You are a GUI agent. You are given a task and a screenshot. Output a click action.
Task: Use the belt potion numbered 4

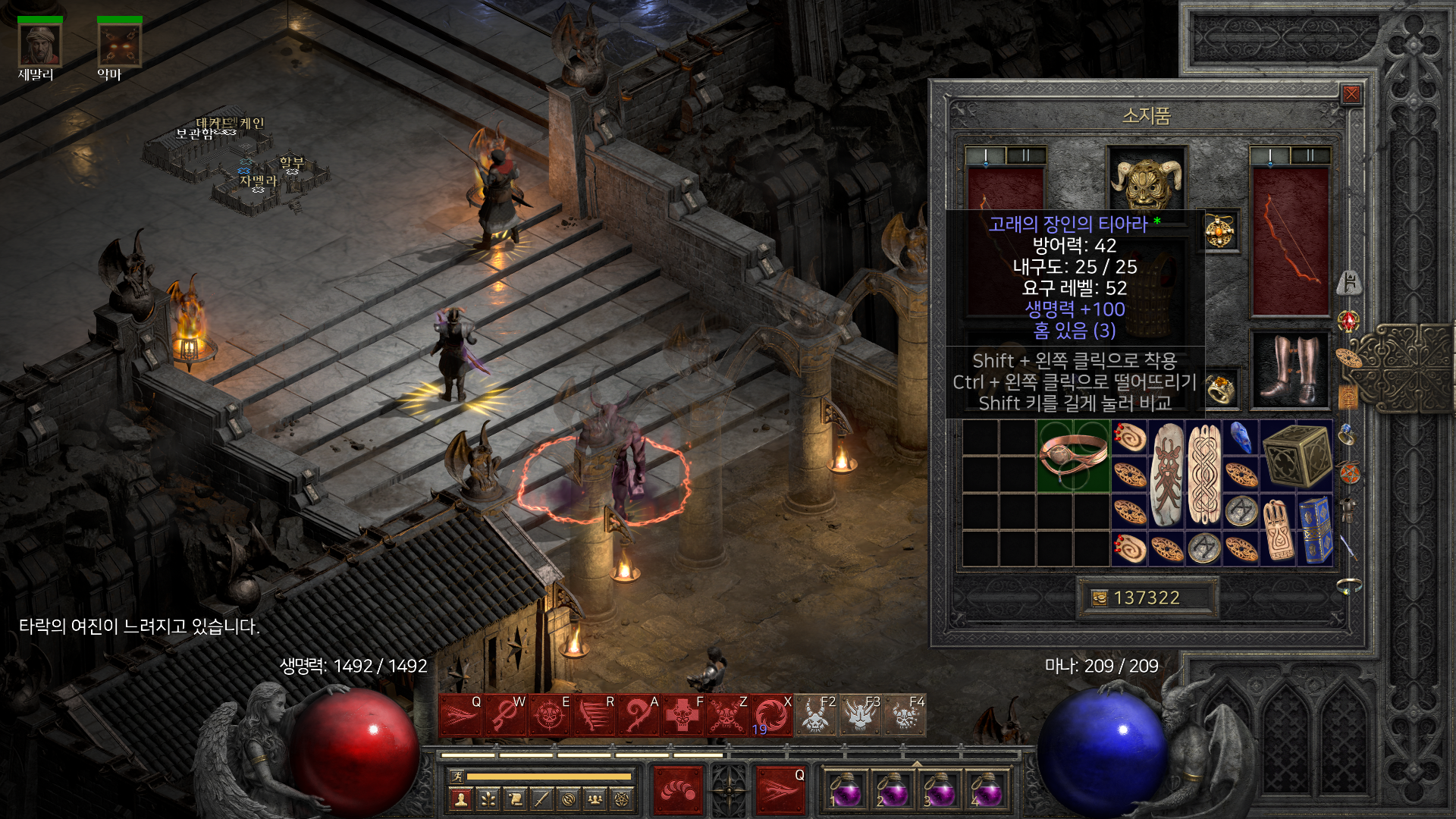point(986,789)
